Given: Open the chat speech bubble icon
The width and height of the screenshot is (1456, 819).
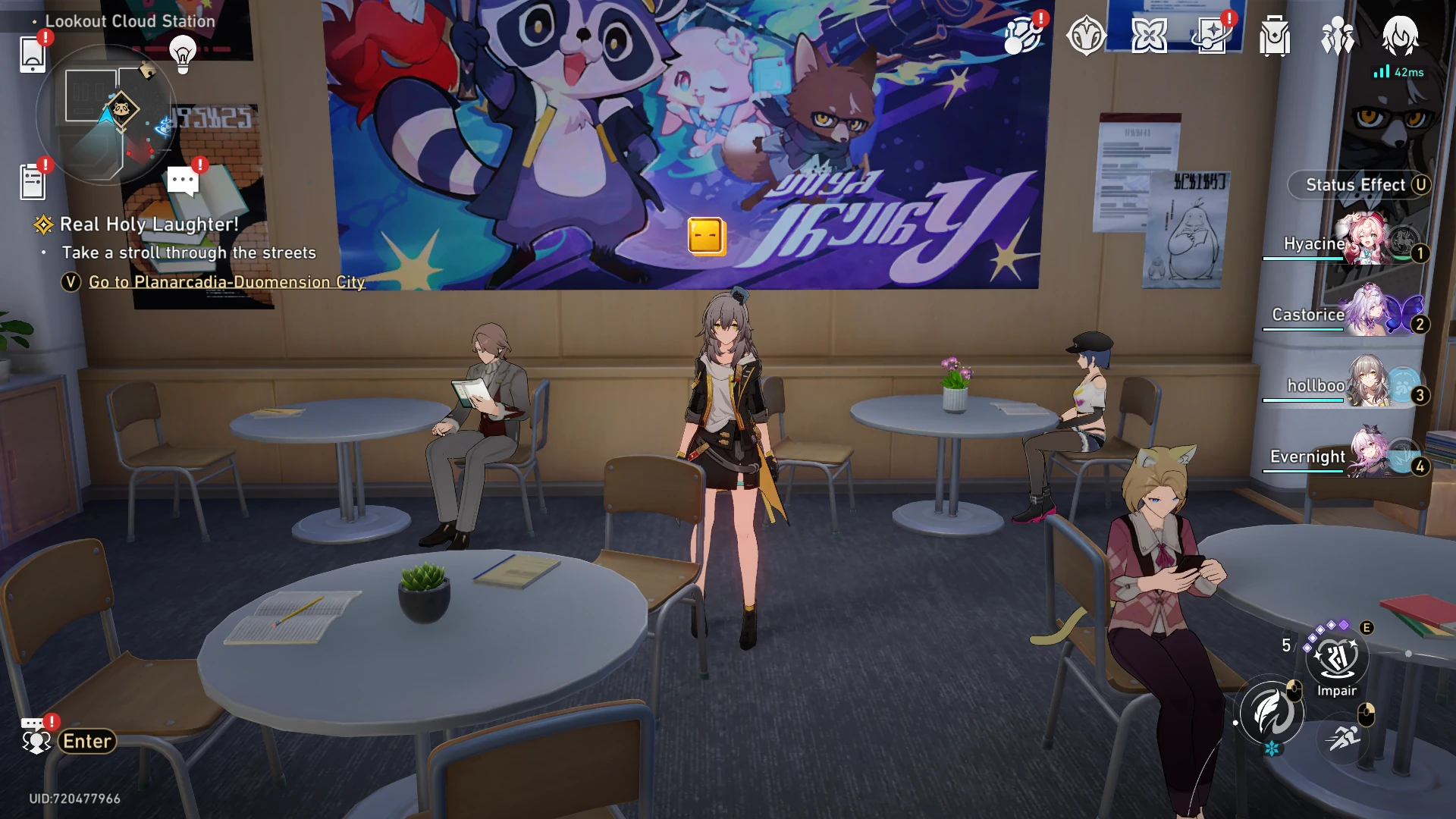Looking at the screenshot, I should point(183,181).
